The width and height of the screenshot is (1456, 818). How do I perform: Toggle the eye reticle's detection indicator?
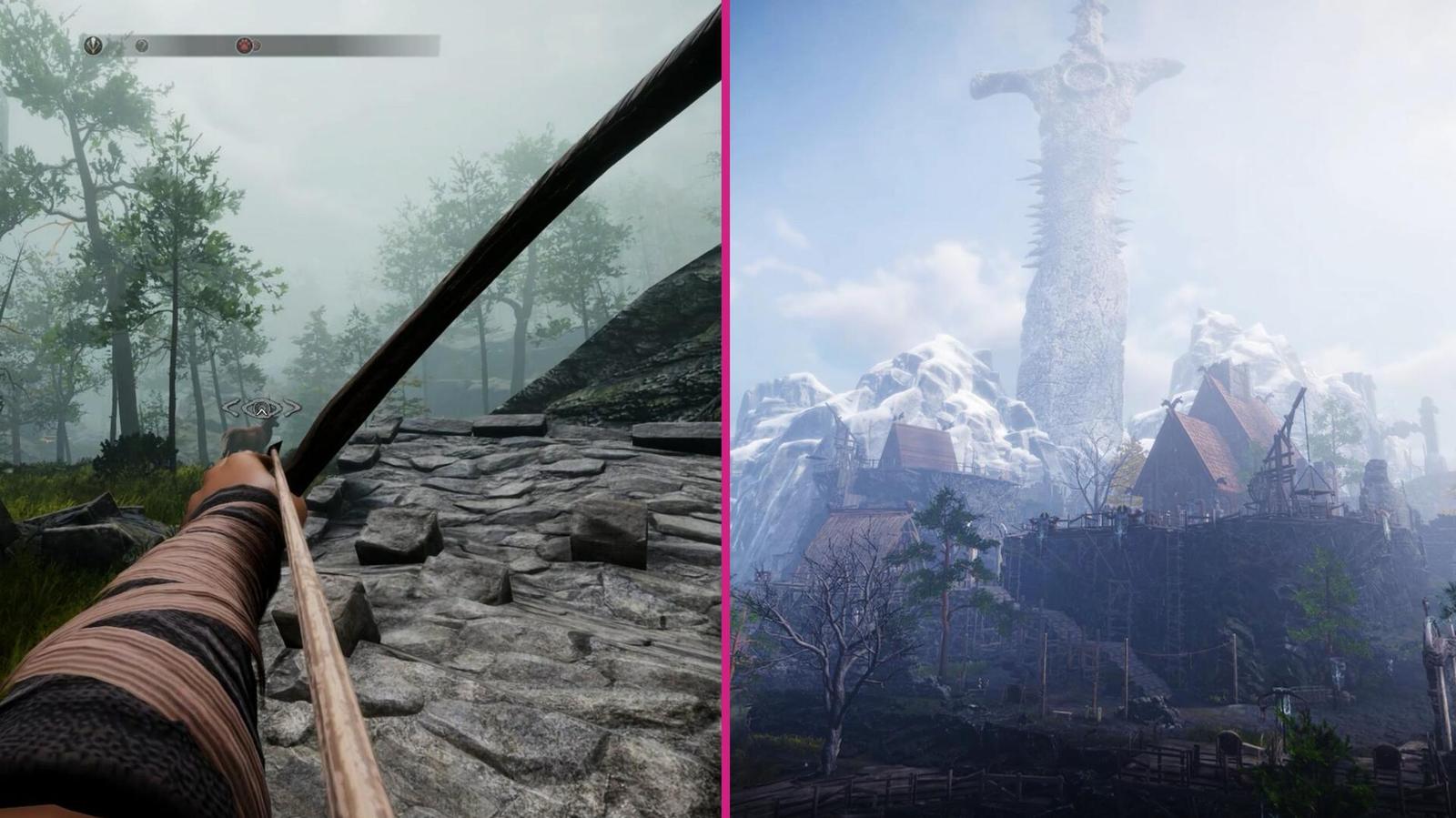click(x=262, y=408)
